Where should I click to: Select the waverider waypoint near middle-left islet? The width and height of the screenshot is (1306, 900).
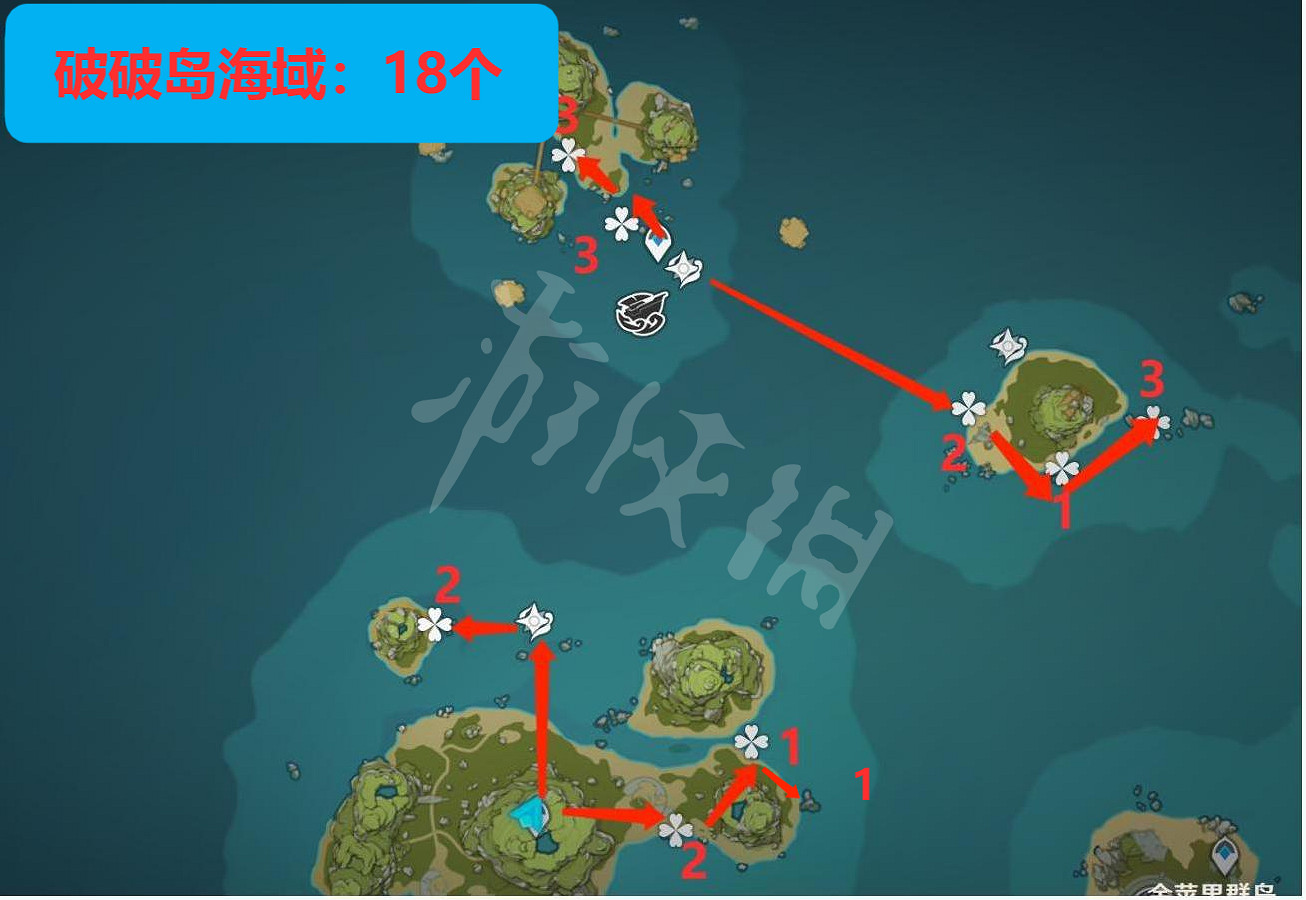[533, 621]
